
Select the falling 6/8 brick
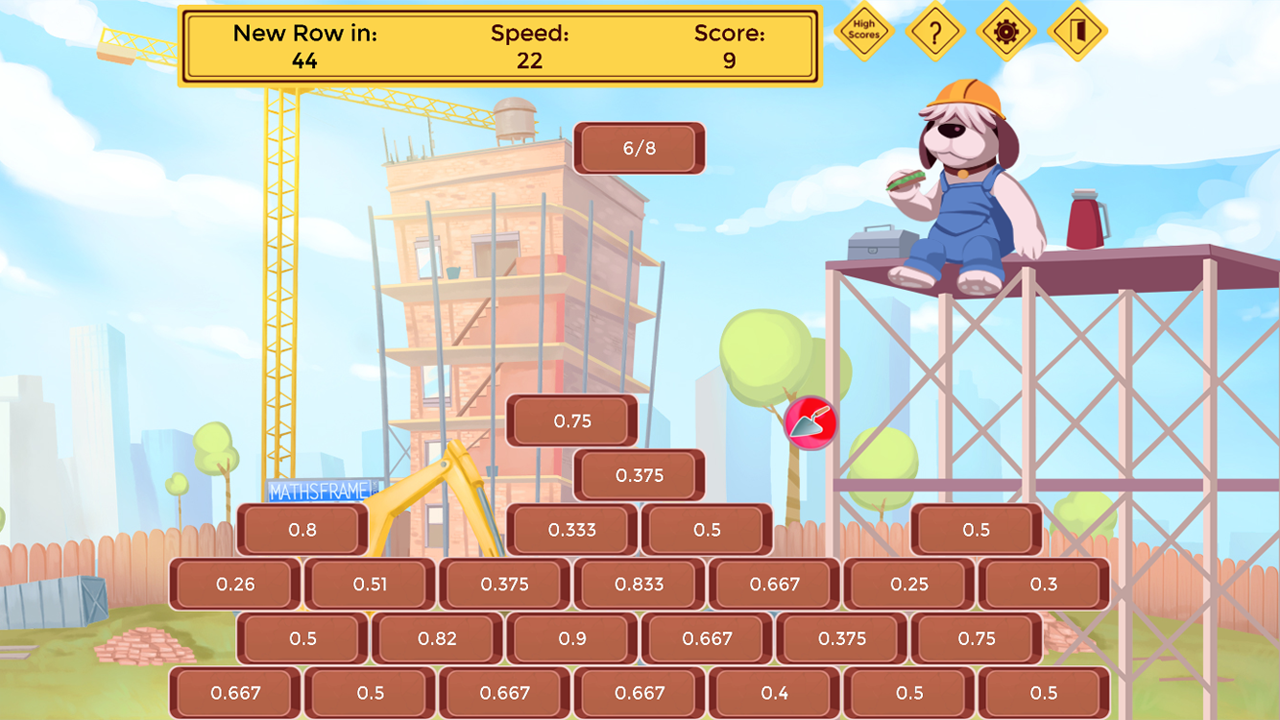639,148
